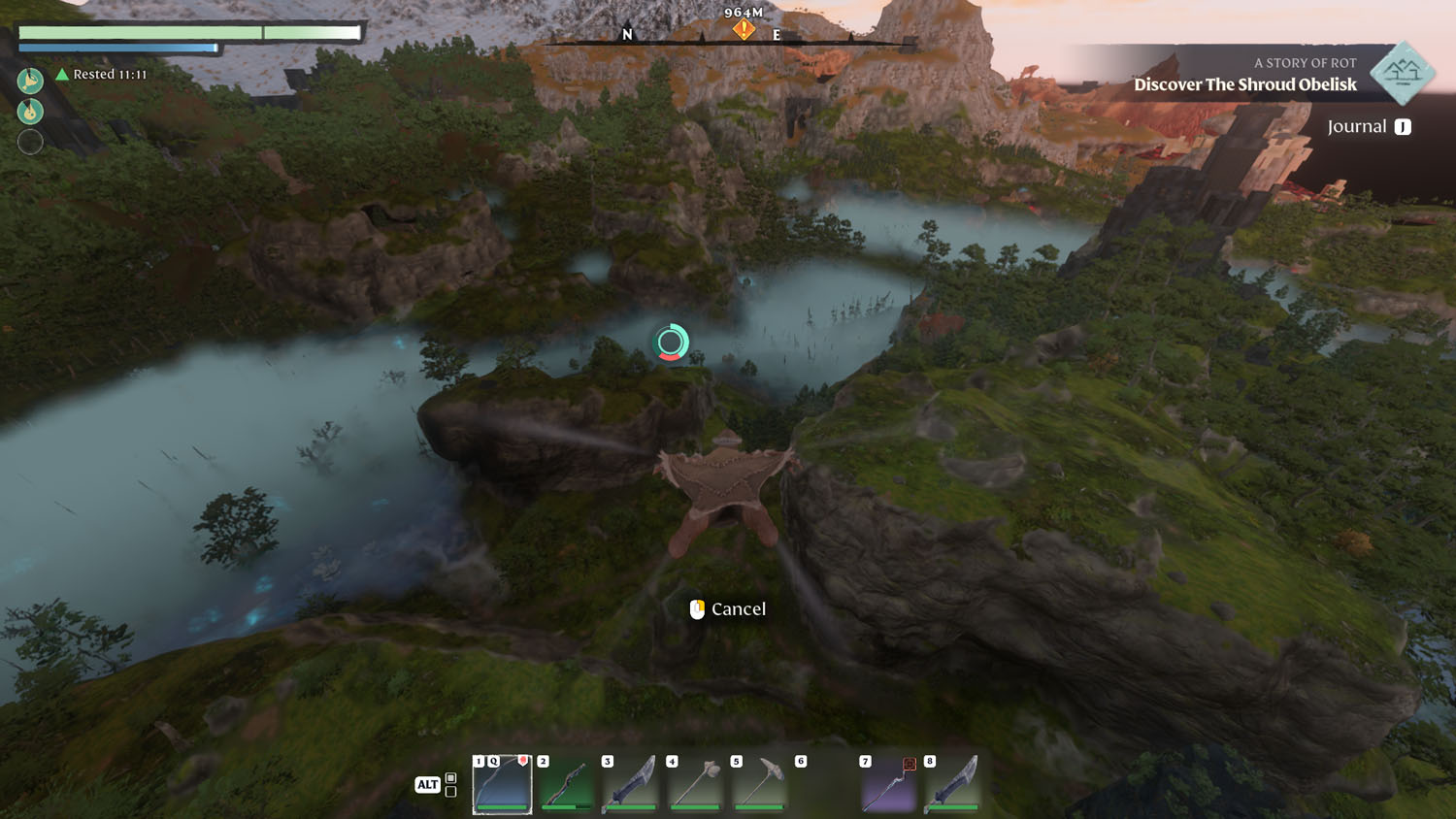The width and height of the screenshot is (1456, 819).
Task: Select the purple staff in slot 7
Action: pos(888,784)
